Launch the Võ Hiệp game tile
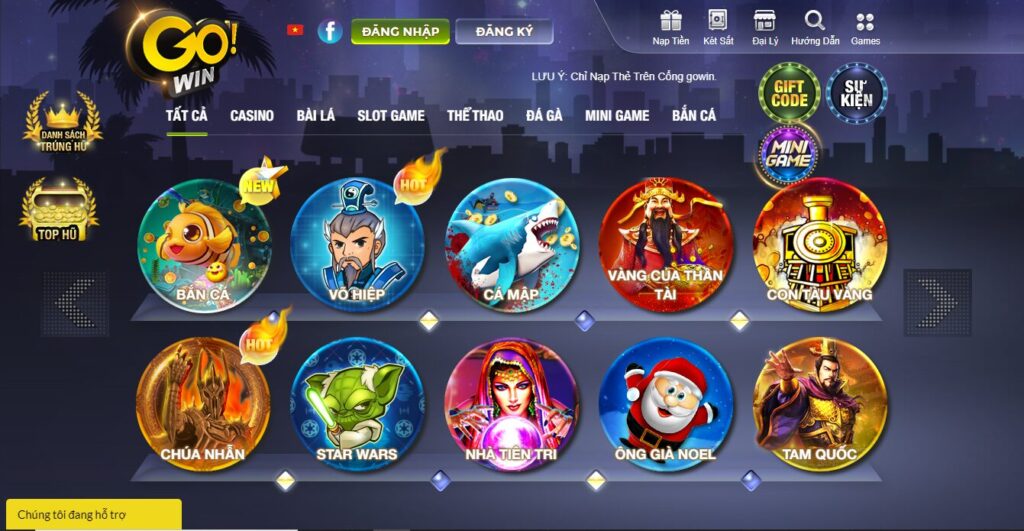This screenshot has width=1024, height=531. [x=356, y=245]
